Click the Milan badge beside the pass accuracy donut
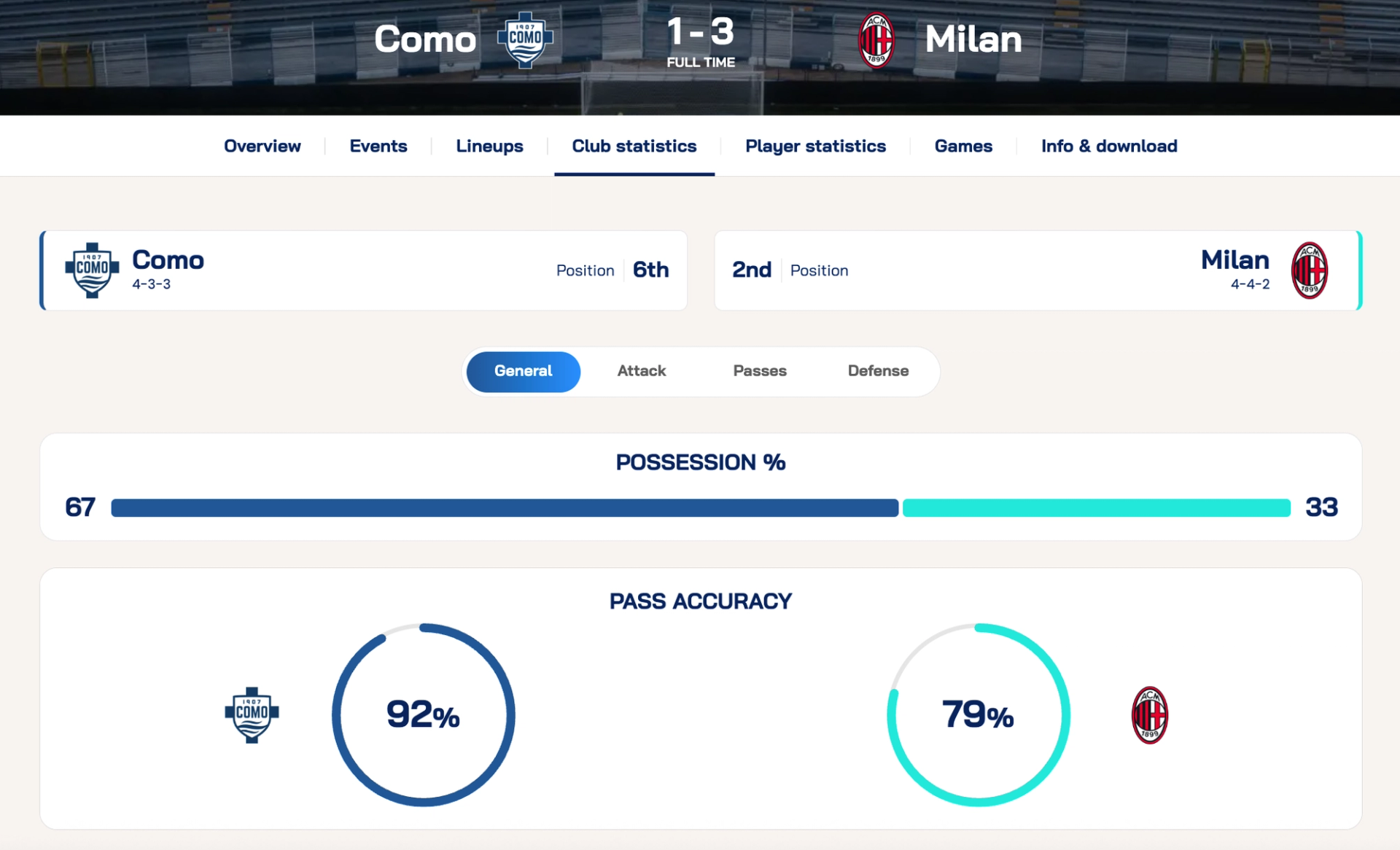 (1150, 715)
